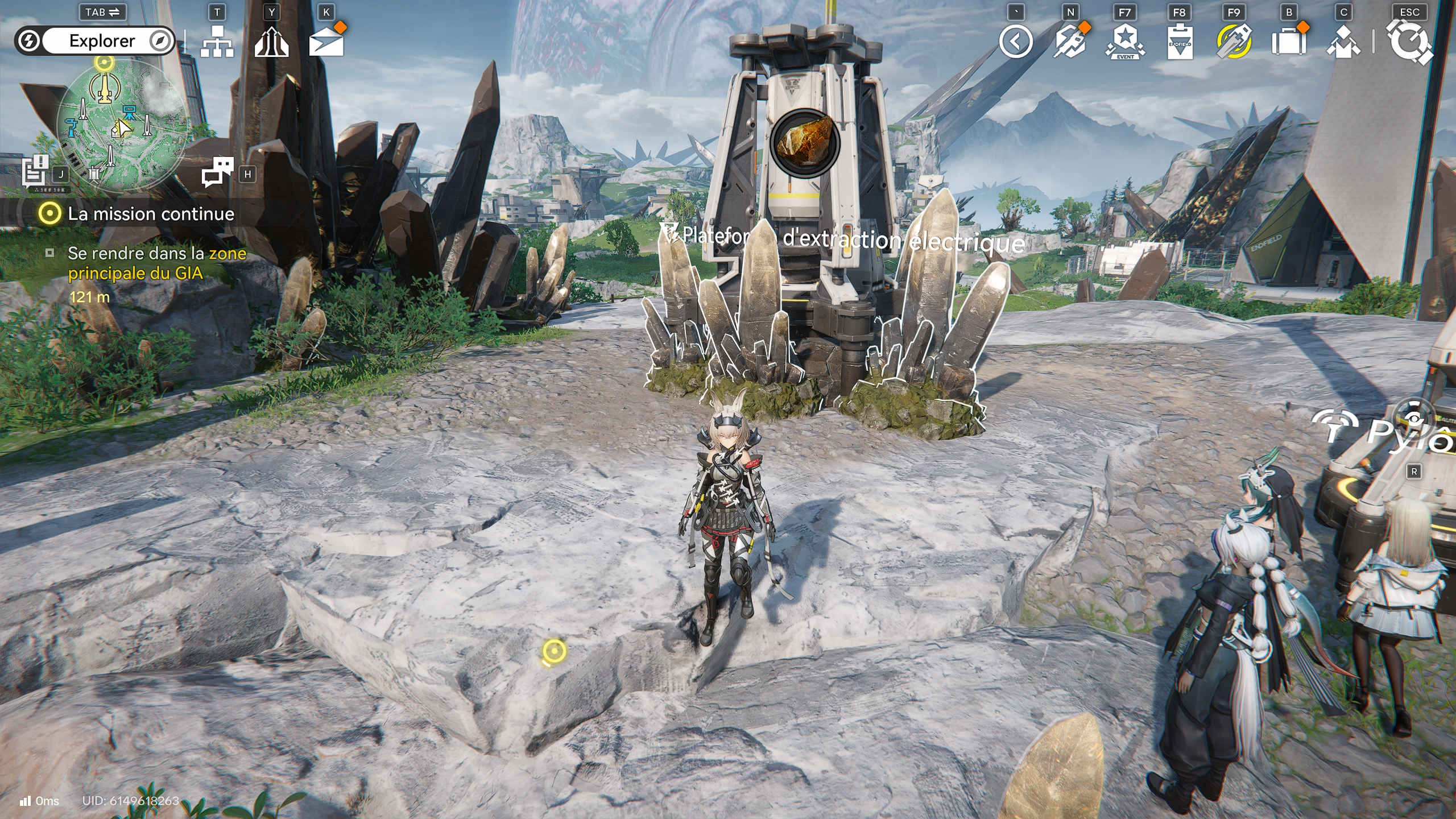Click the triple upward arrows icon
1456x819 pixels.
(271, 42)
